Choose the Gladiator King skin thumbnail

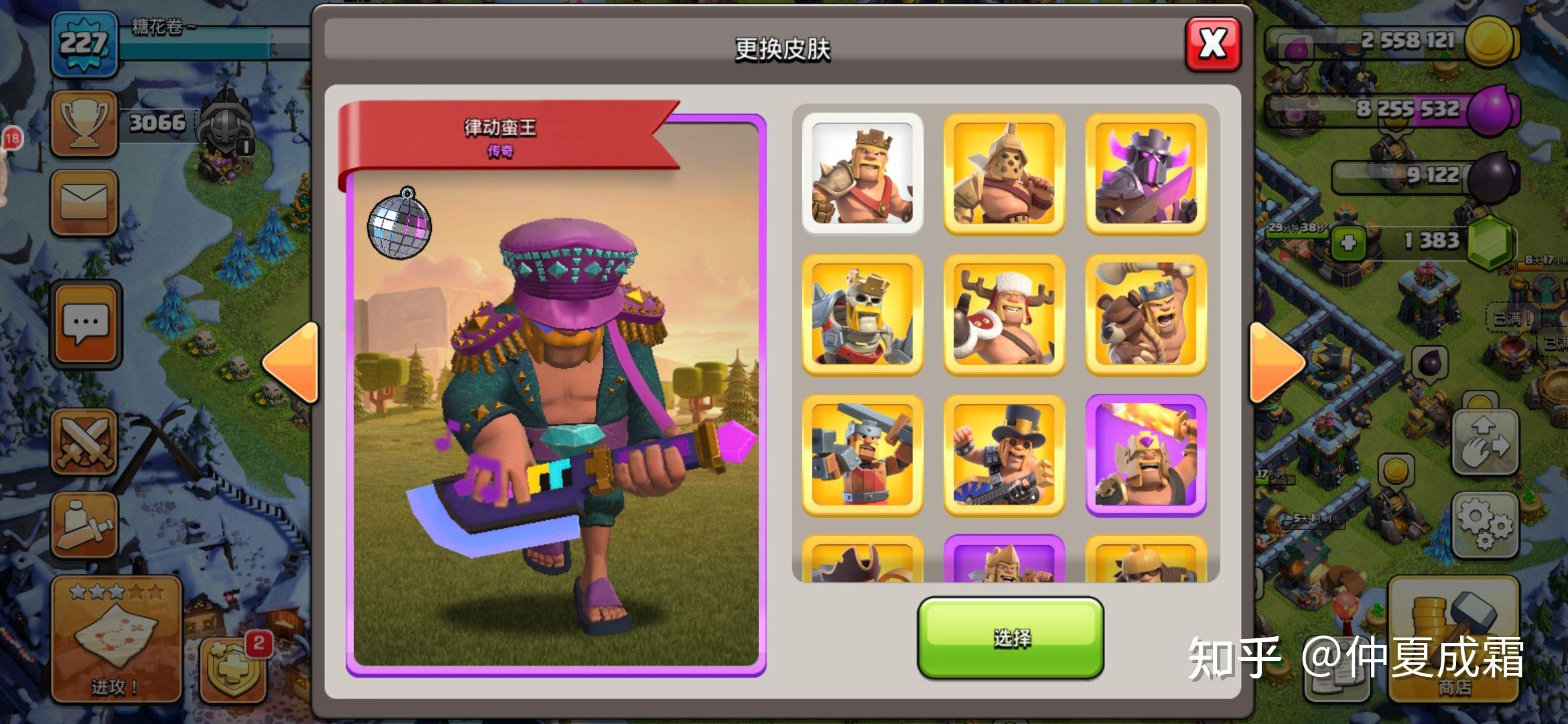pos(1004,174)
